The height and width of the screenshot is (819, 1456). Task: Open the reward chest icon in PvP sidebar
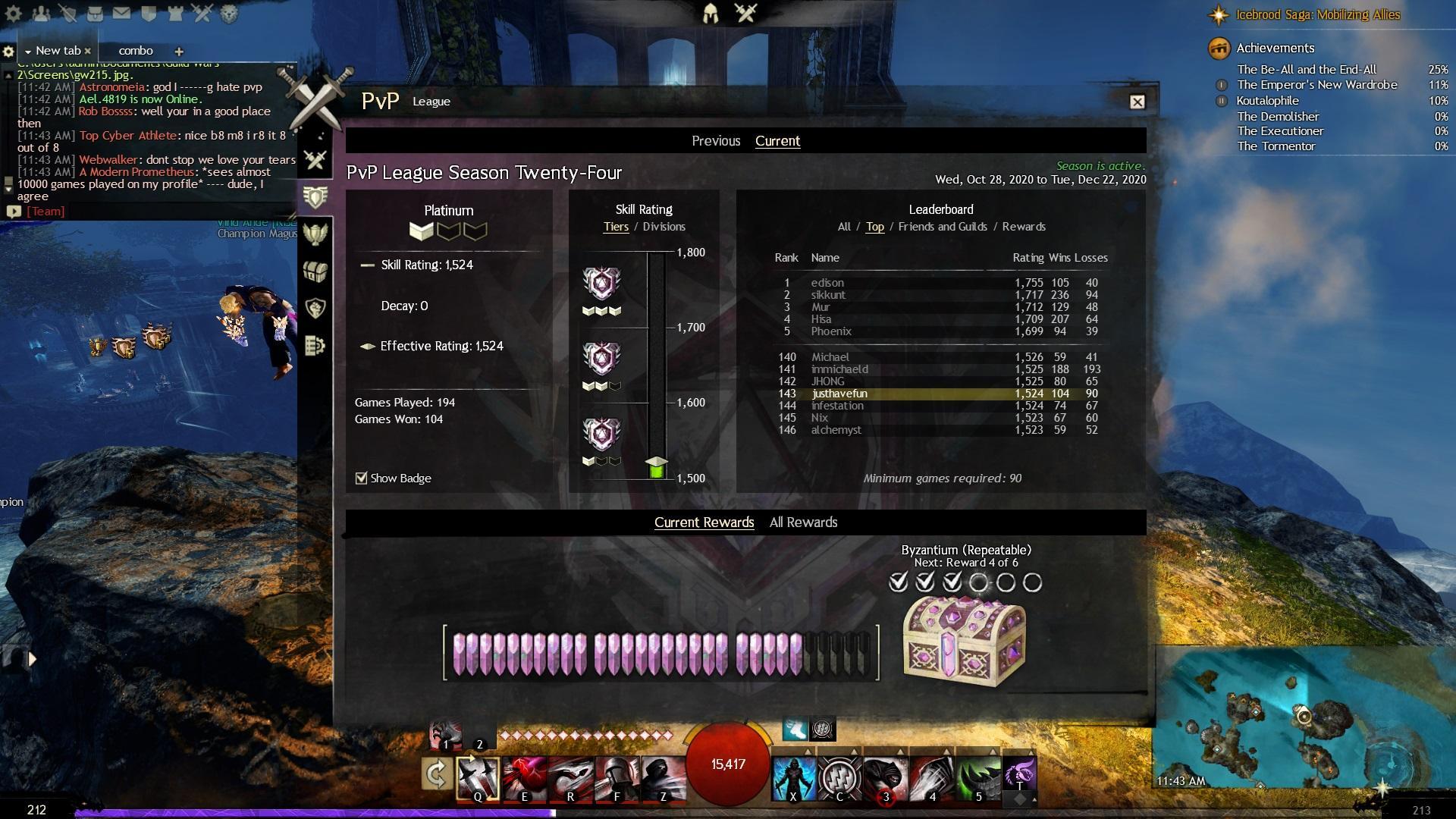click(315, 271)
